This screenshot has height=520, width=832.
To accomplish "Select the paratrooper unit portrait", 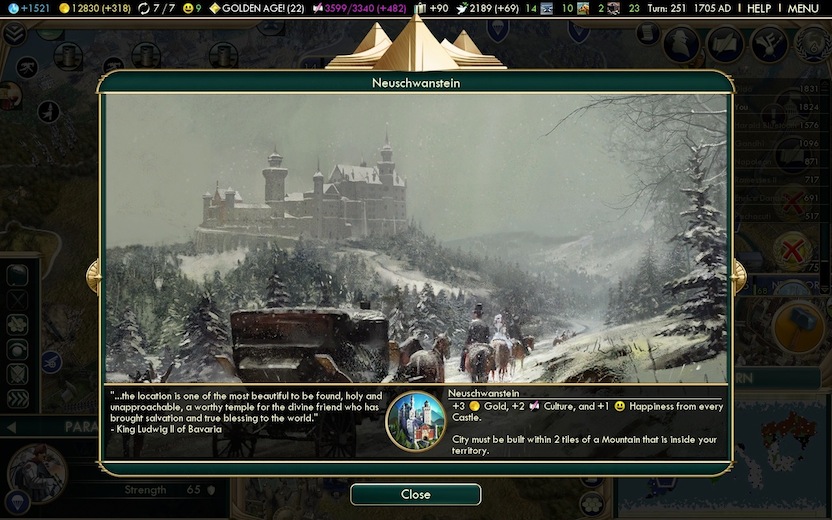I will pyautogui.click(x=35, y=472).
